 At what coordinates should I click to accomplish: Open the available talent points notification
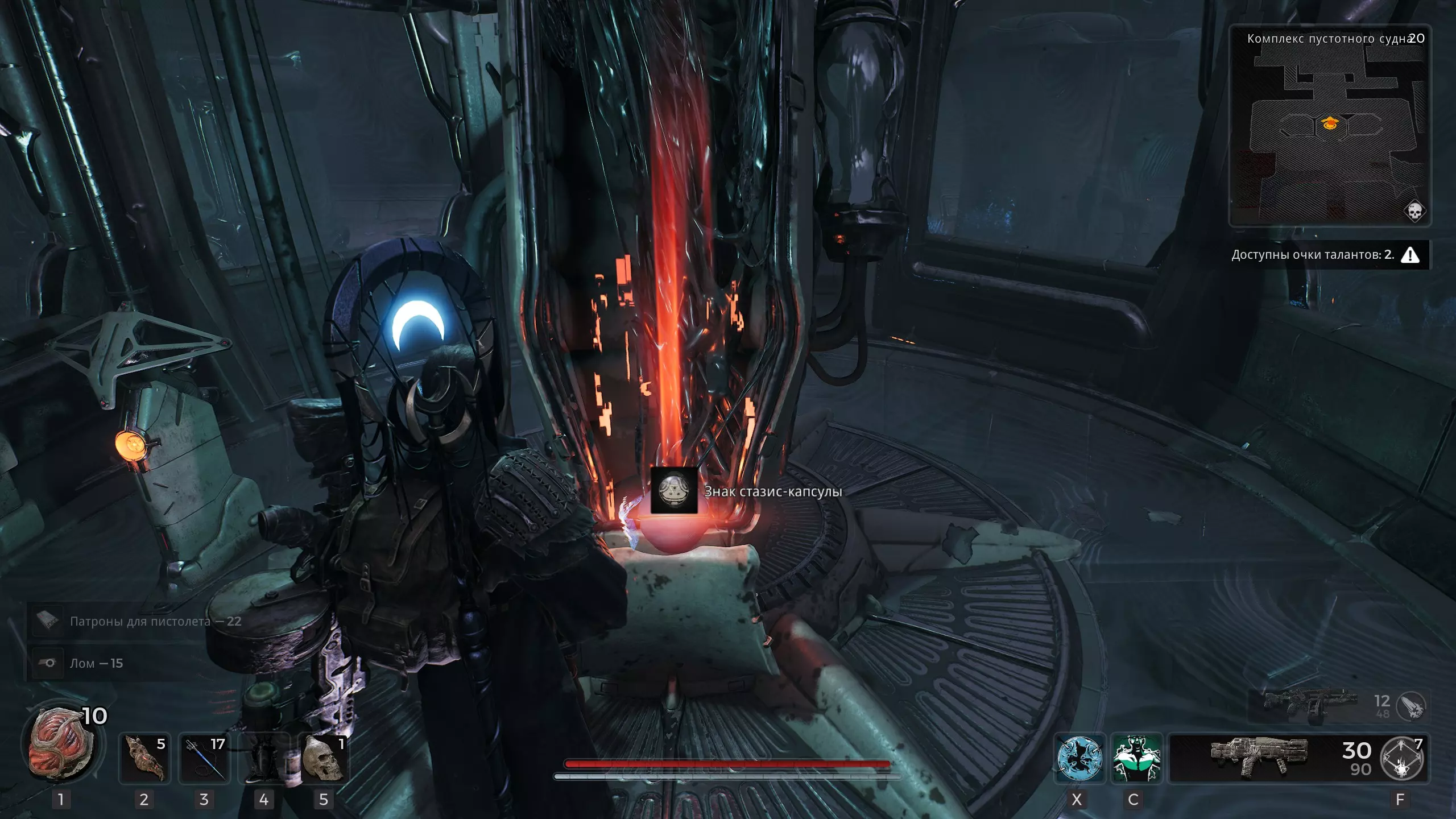[x=1325, y=255]
